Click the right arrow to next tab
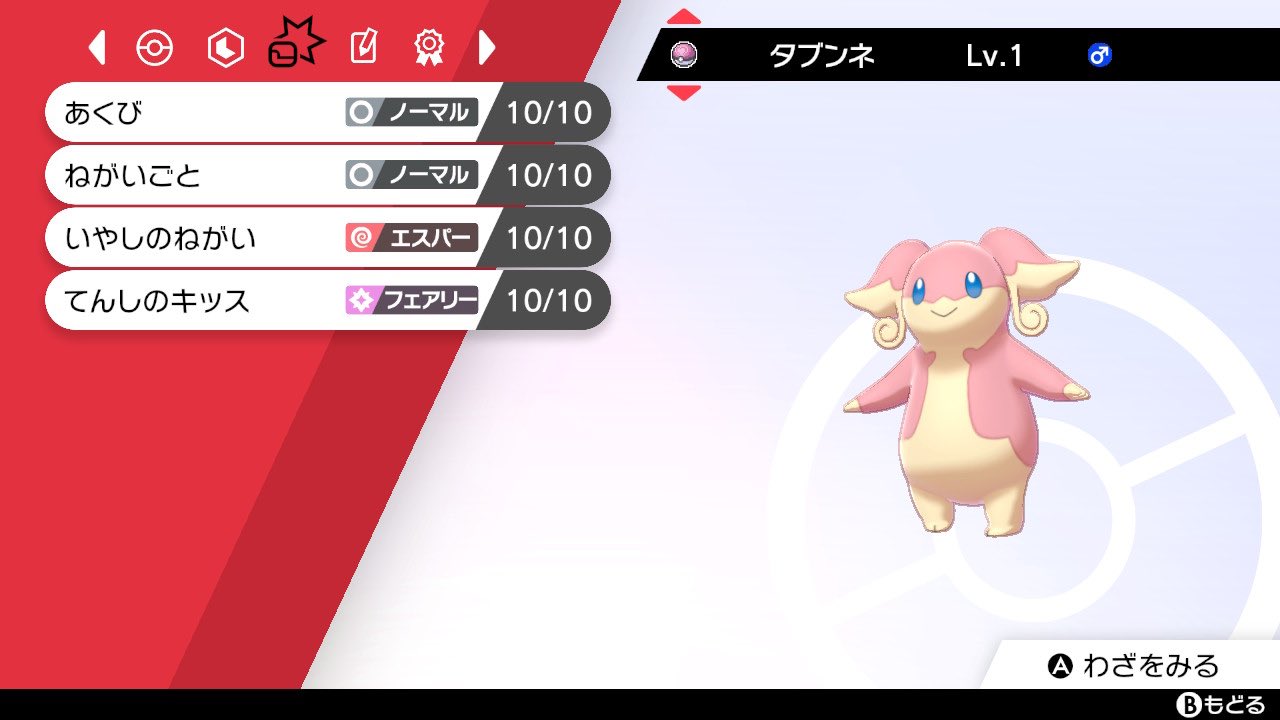This screenshot has width=1280, height=720. pos(488,45)
